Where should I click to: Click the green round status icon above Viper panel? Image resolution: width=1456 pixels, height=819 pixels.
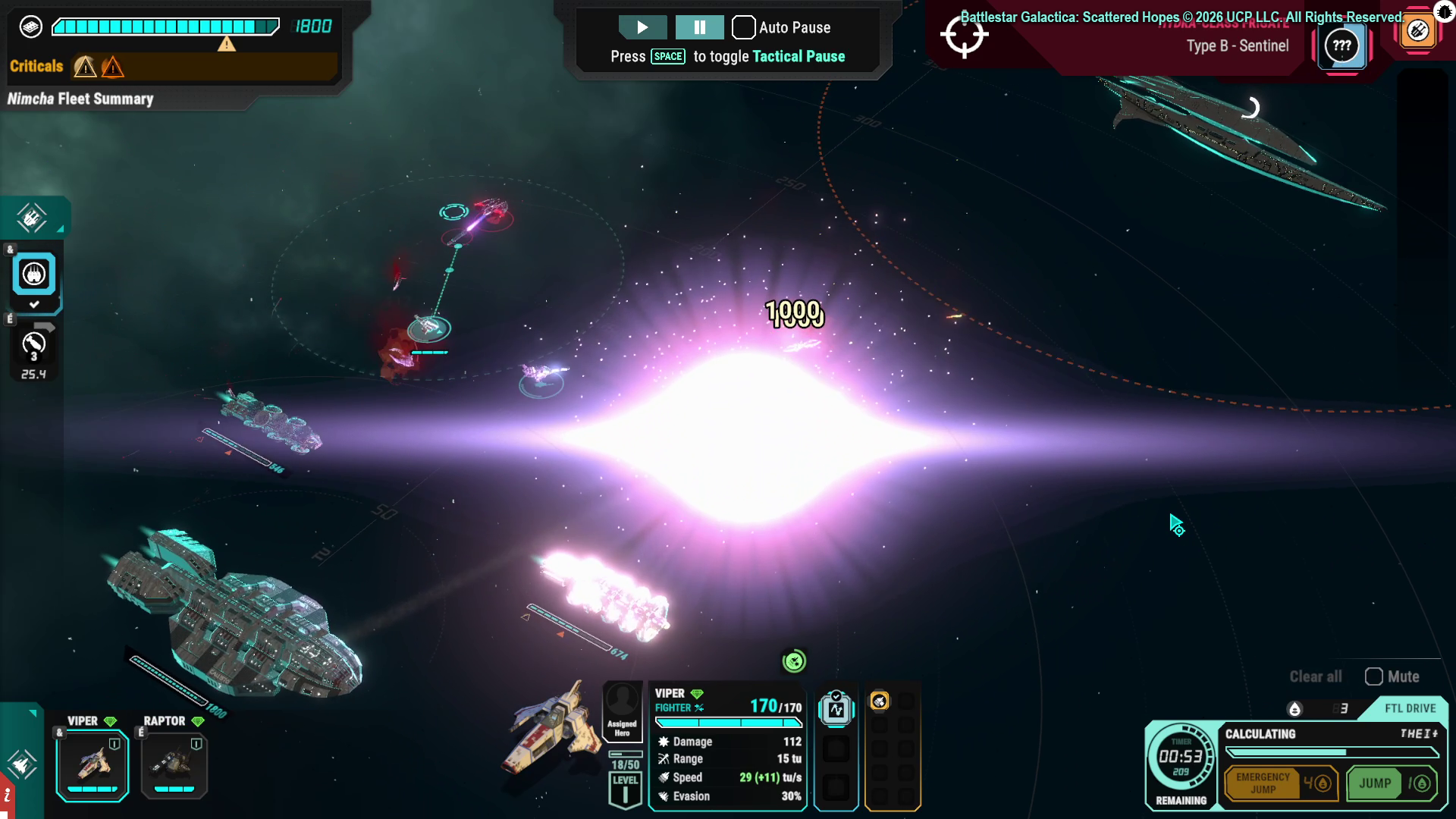(x=794, y=661)
